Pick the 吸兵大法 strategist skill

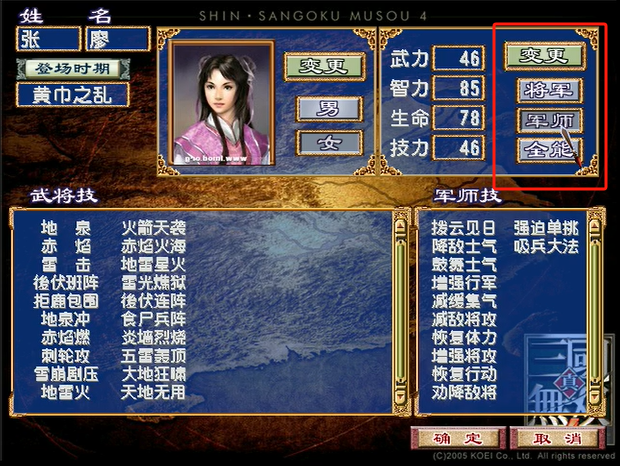pyautogui.click(x=545, y=246)
